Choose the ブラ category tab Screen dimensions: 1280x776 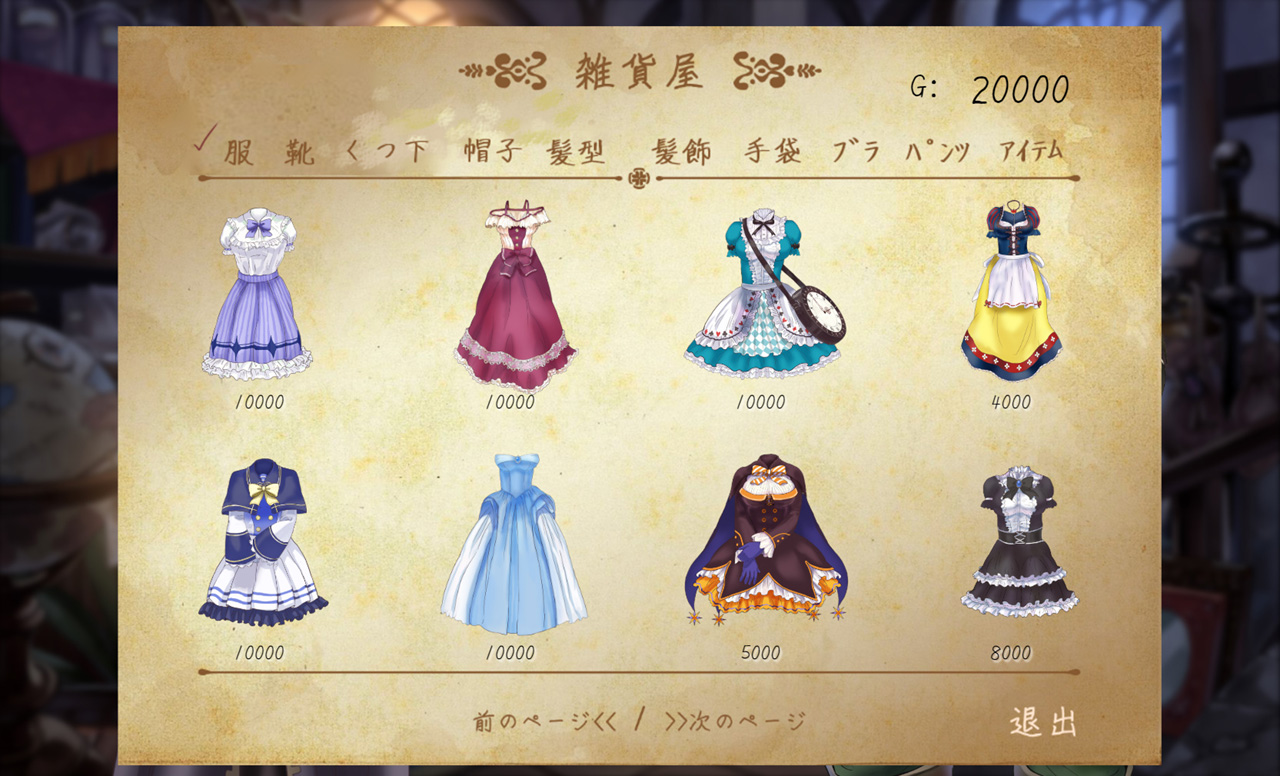(x=856, y=152)
